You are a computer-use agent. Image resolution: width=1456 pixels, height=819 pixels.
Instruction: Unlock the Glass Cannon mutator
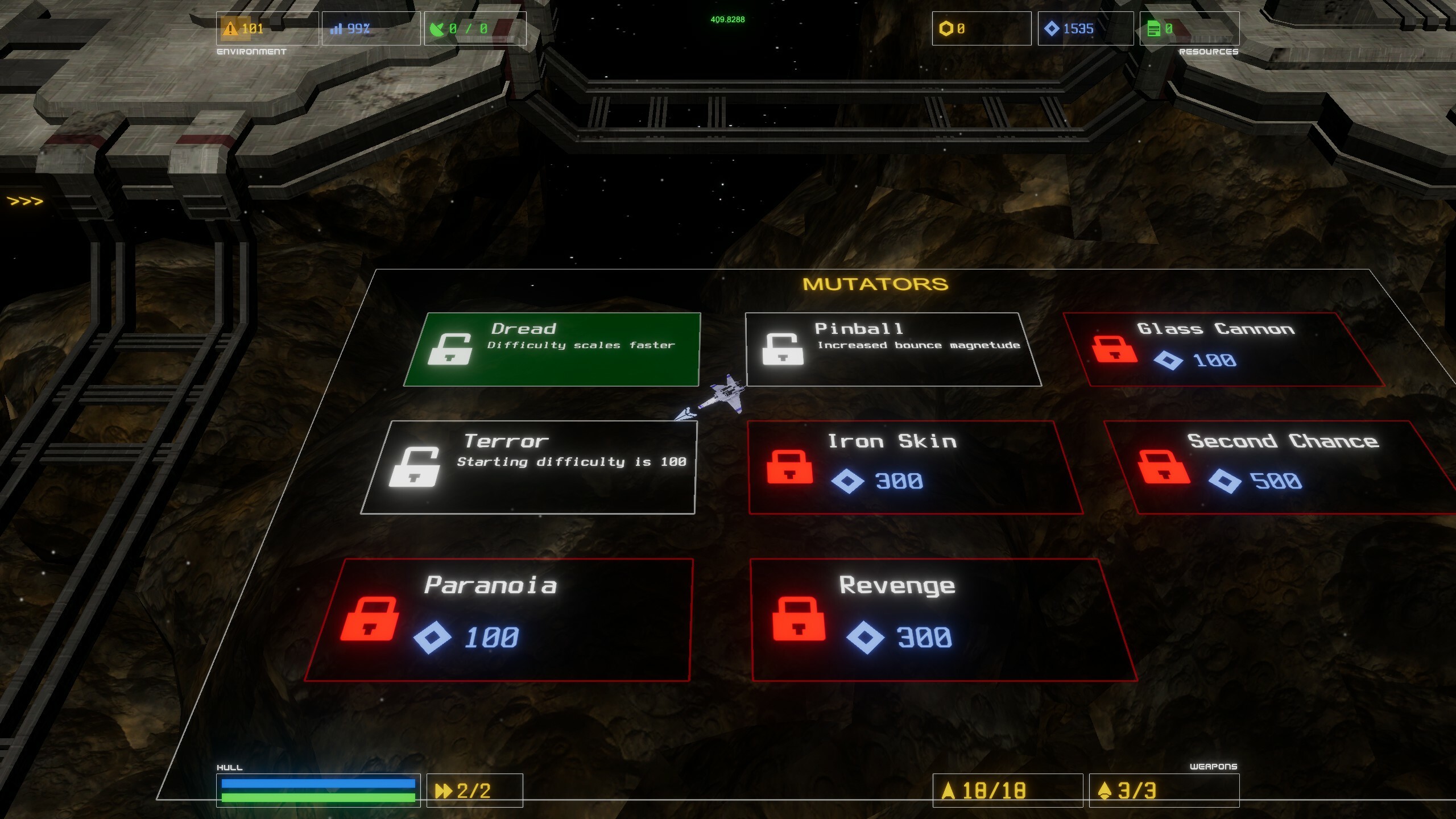coord(1223,349)
